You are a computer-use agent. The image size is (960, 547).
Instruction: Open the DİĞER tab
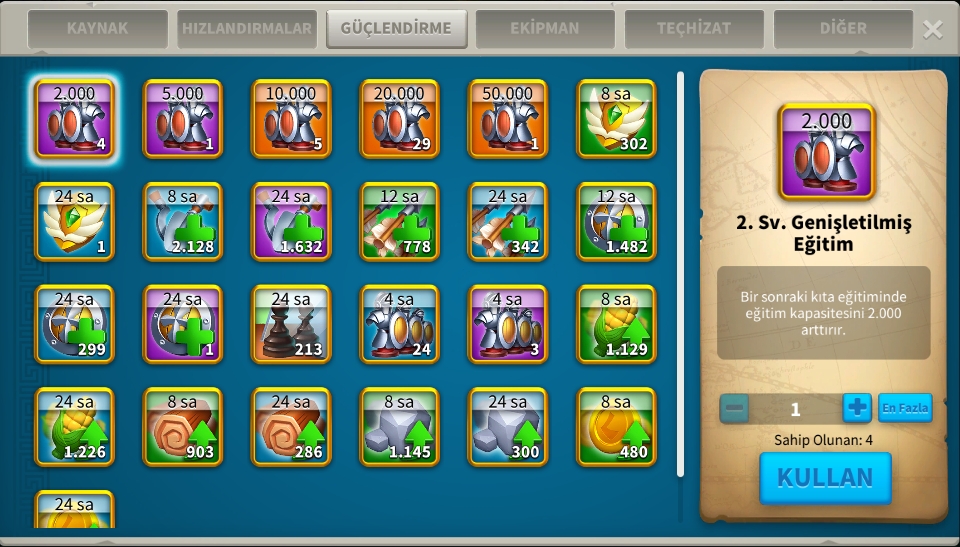coord(843,28)
